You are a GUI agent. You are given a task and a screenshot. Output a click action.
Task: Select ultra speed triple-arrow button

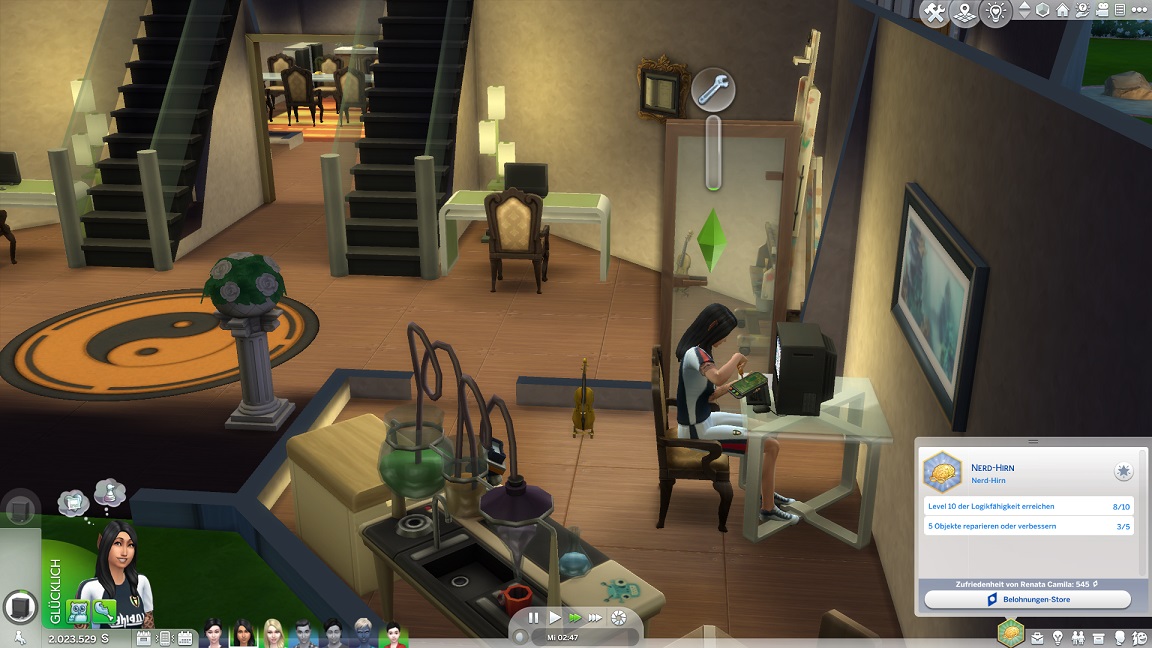pyautogui.click(x=596, y=618)
